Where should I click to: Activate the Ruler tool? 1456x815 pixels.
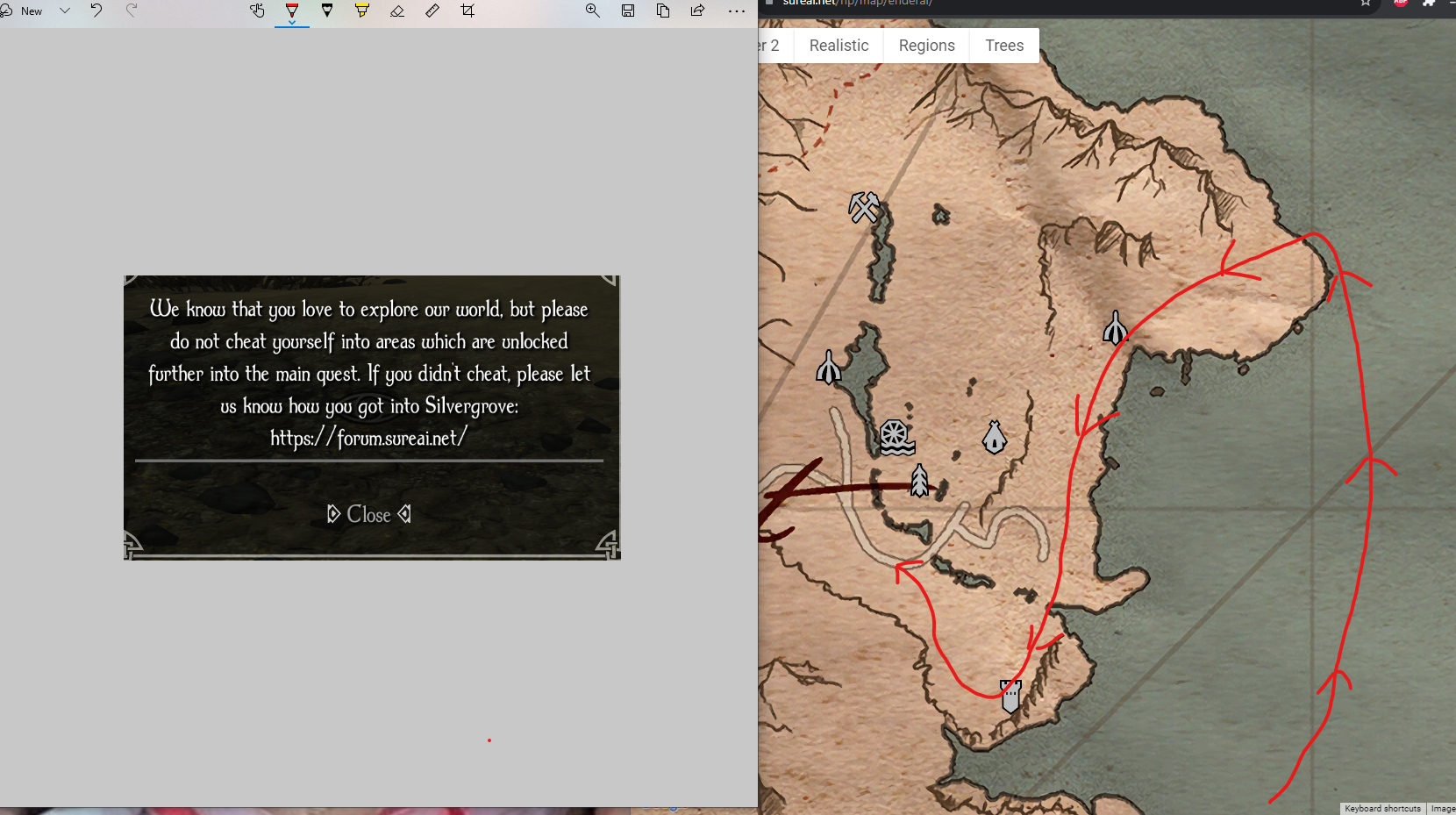[432, 11]
